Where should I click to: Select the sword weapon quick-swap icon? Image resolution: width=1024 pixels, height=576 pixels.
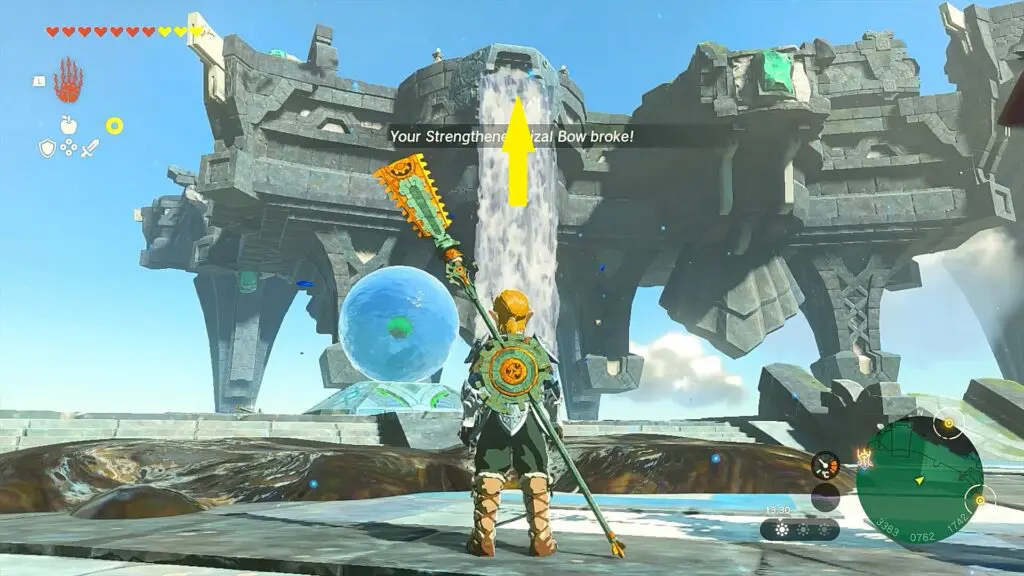coord(90,148)
